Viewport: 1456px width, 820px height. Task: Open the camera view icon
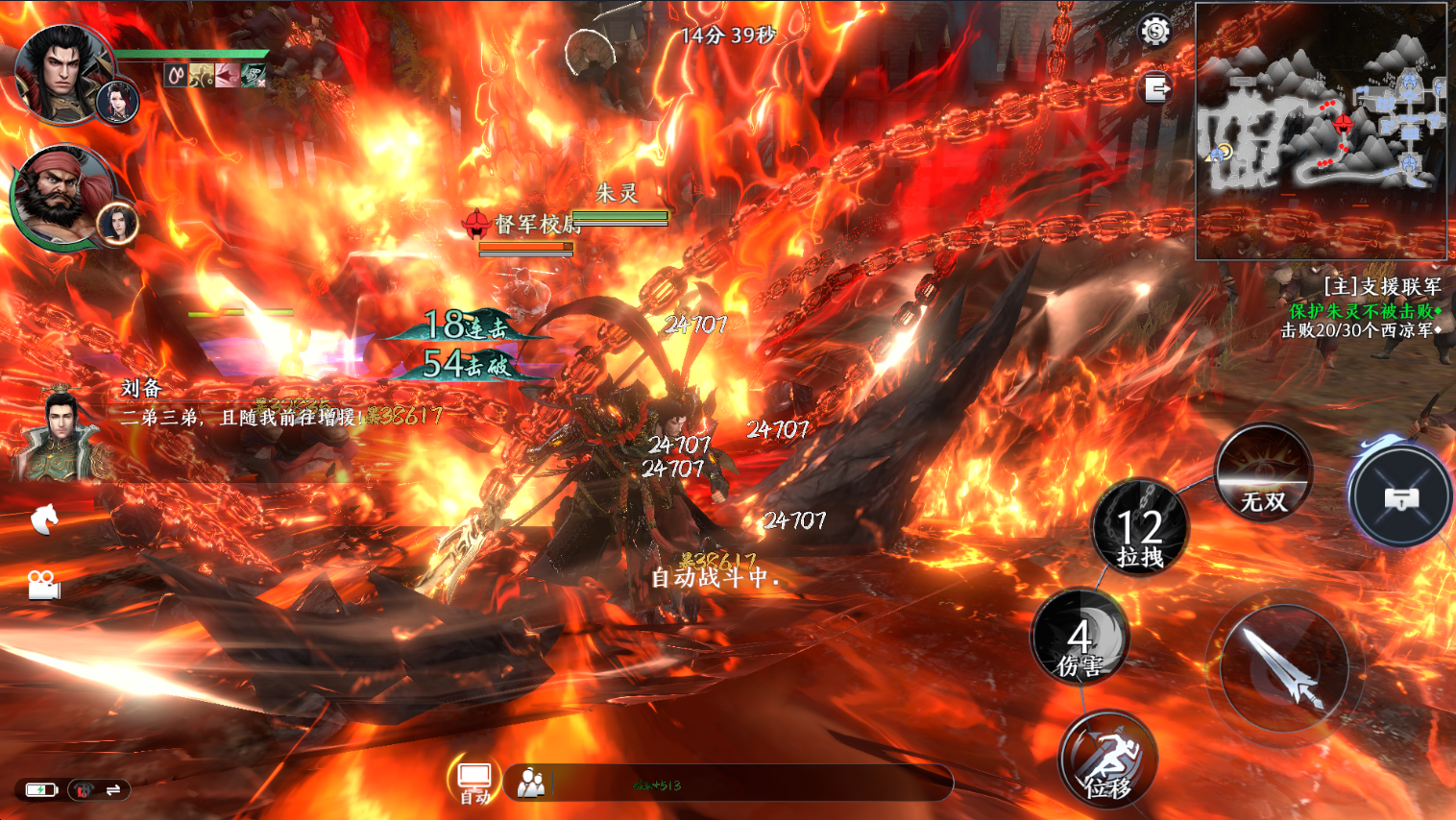tap(43, 584)
